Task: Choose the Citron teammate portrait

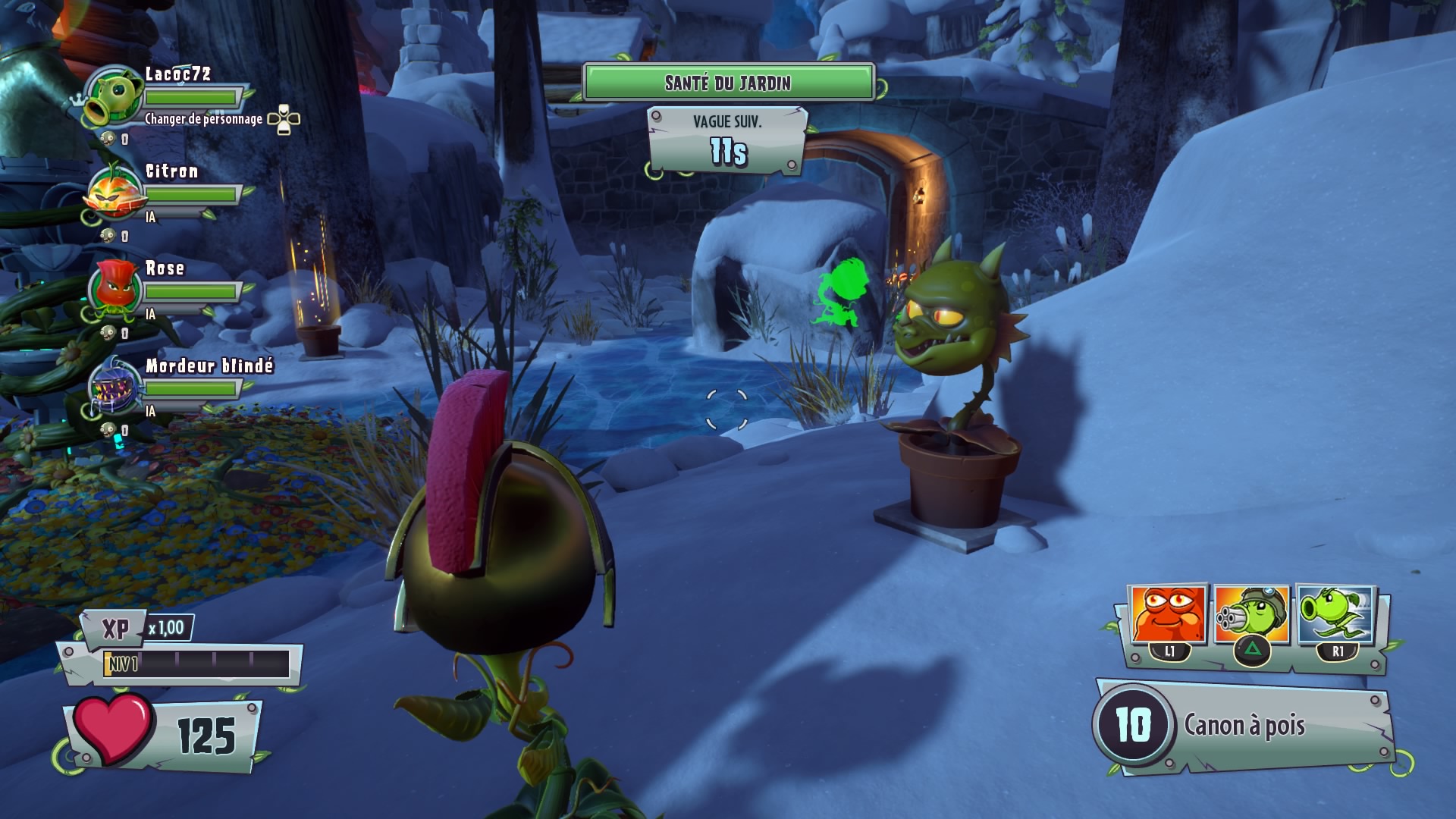Action: tap(115, 193)
